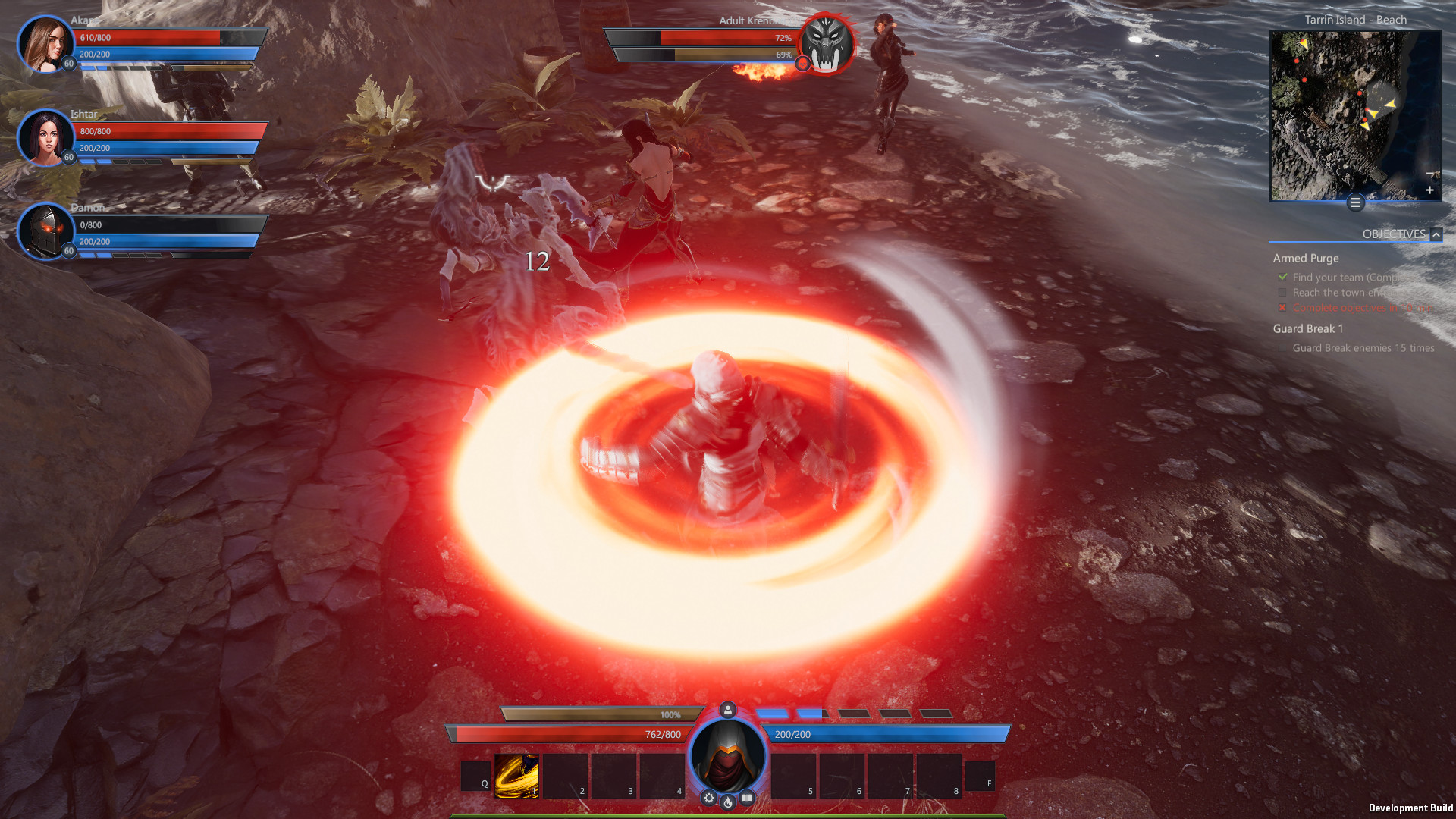Toggle the Find your team completed checkmark
Screen dimensions: 1456x819
click(1282, 278)
